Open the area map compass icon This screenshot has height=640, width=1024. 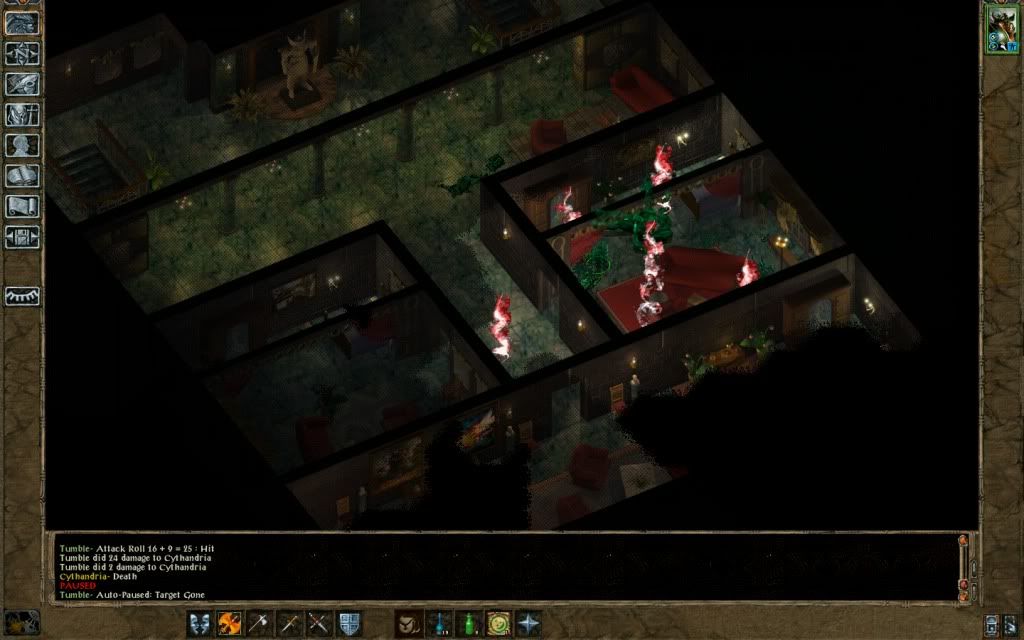pyautogui.click(x=21, y=54)
